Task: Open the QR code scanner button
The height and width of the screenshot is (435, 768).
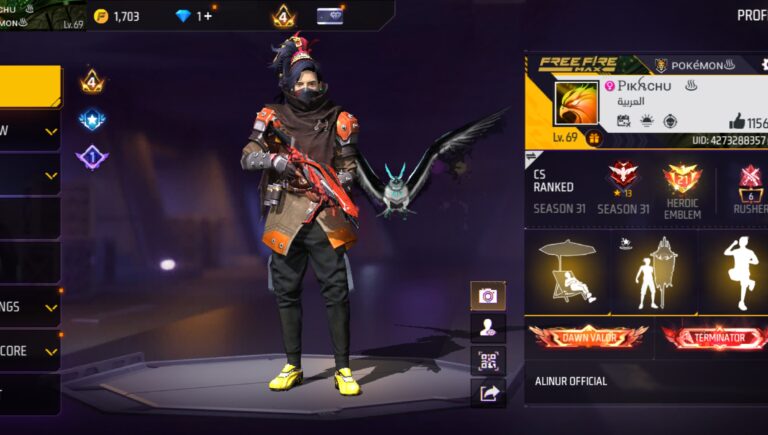Action: 488,361
